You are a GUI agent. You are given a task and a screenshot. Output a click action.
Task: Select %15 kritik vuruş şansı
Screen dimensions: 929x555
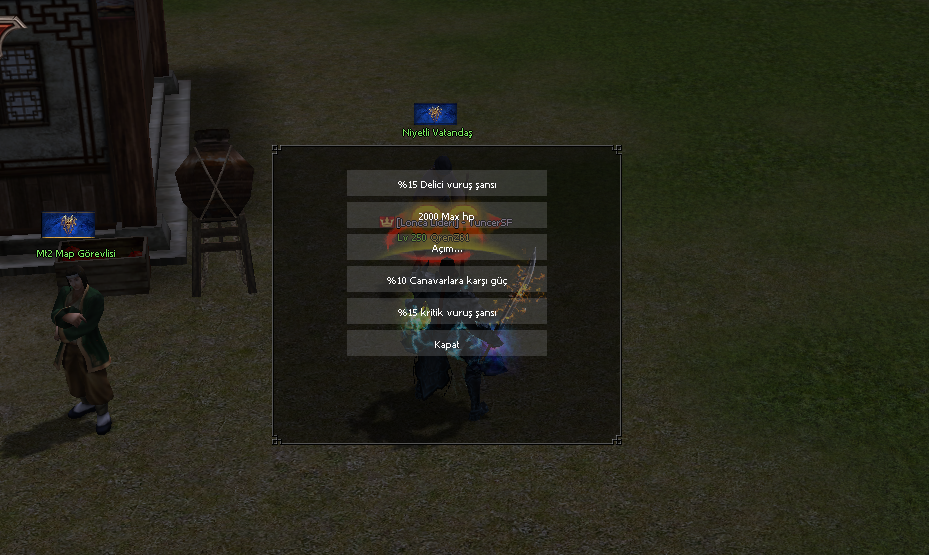(x=446, y=312)
